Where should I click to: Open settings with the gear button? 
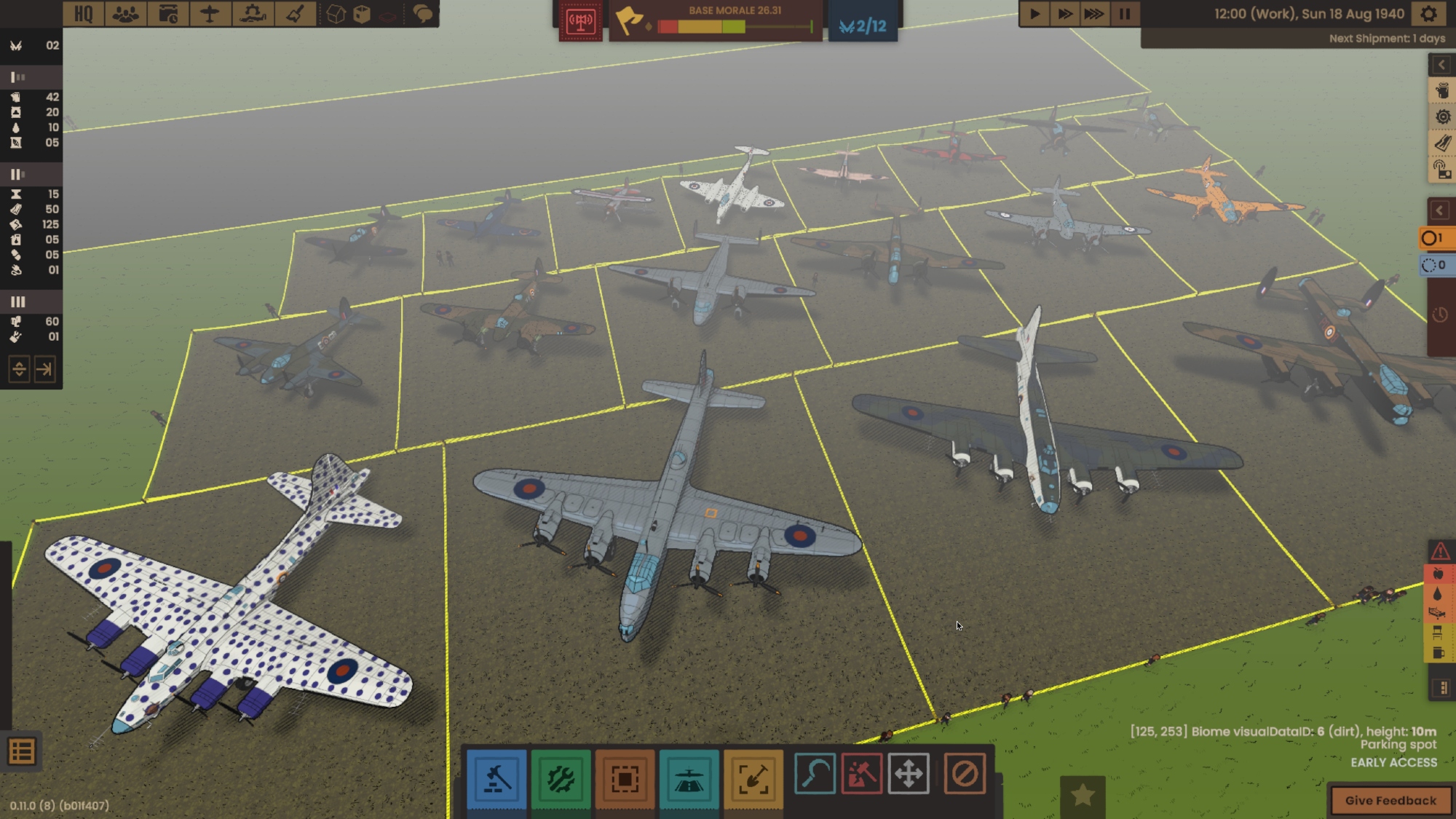(x=1429, y=14)
